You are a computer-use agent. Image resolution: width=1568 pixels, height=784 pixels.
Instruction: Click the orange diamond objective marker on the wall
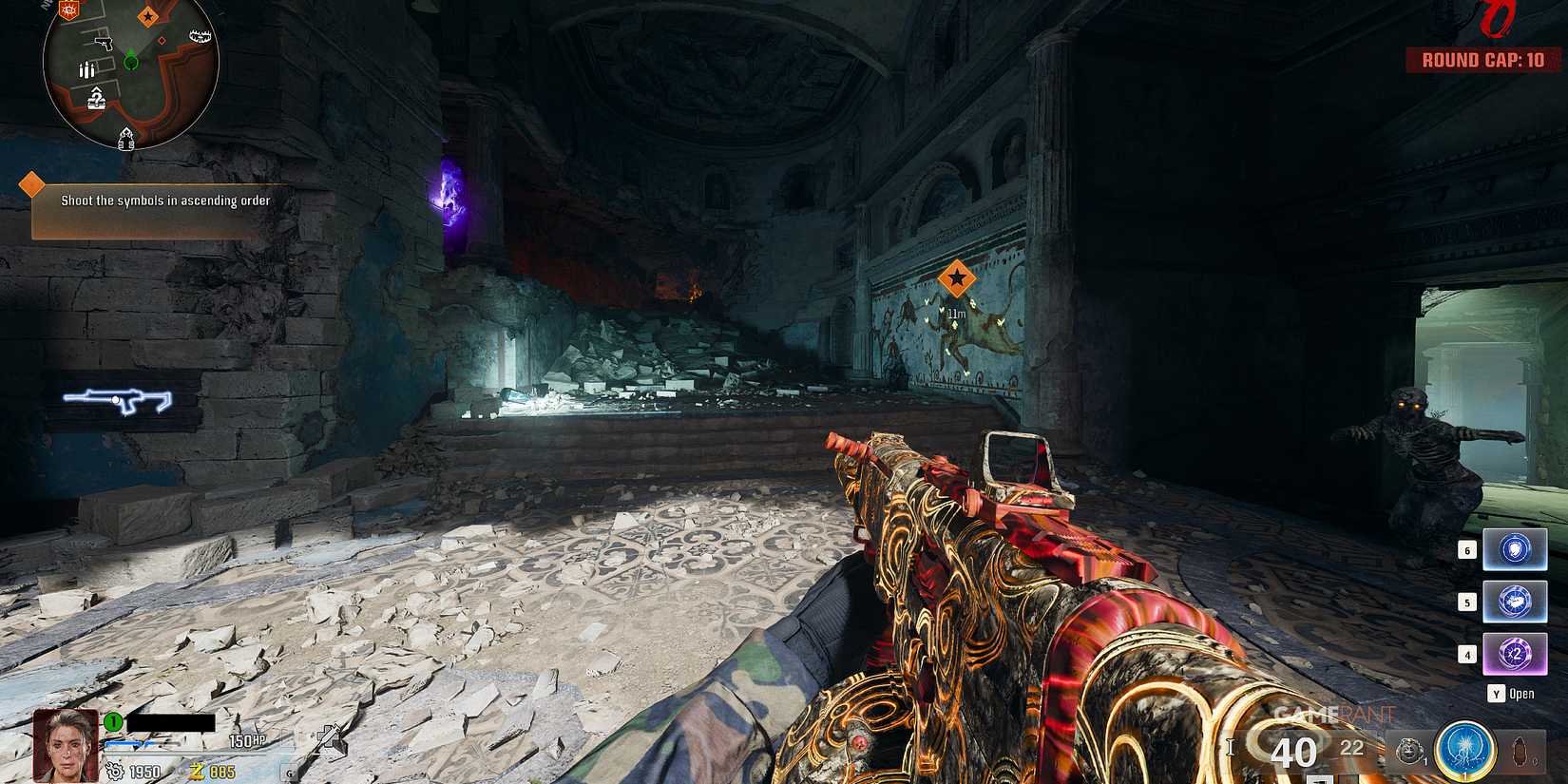point(958,278)
